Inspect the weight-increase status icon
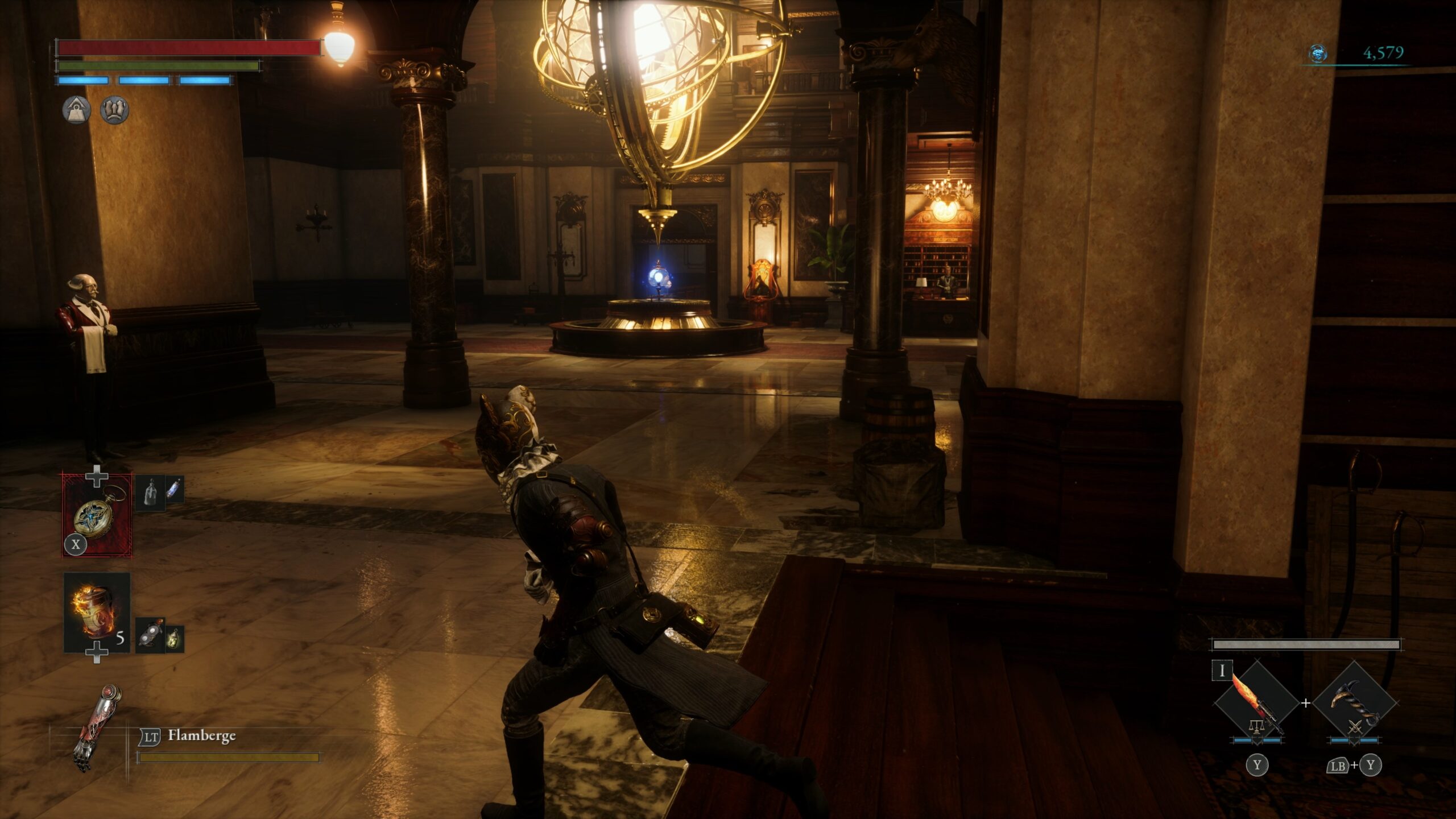Image resolution: width=1456 pixels, height=819 pixels. click(x=76, y=110)
